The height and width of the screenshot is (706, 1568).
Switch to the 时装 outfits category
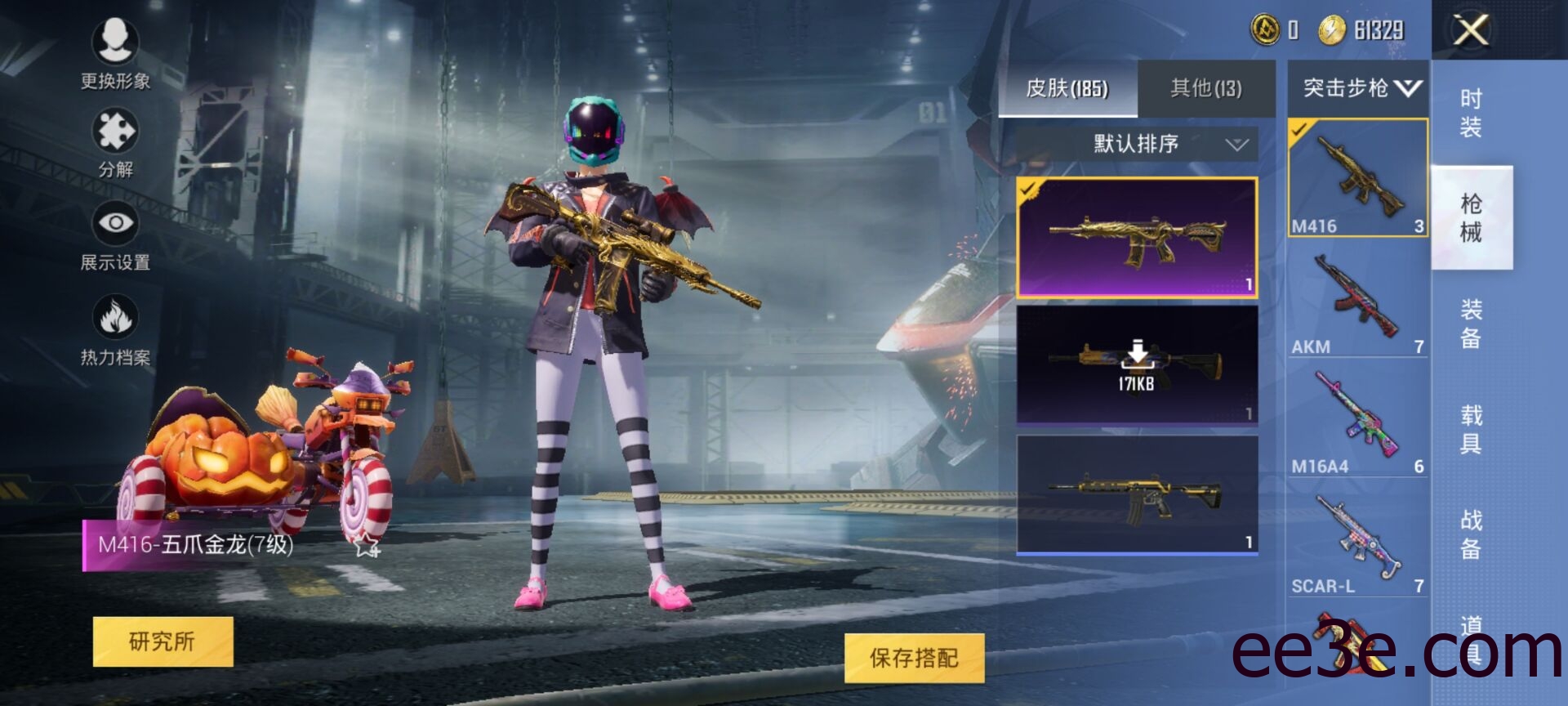pos(1470,113)
